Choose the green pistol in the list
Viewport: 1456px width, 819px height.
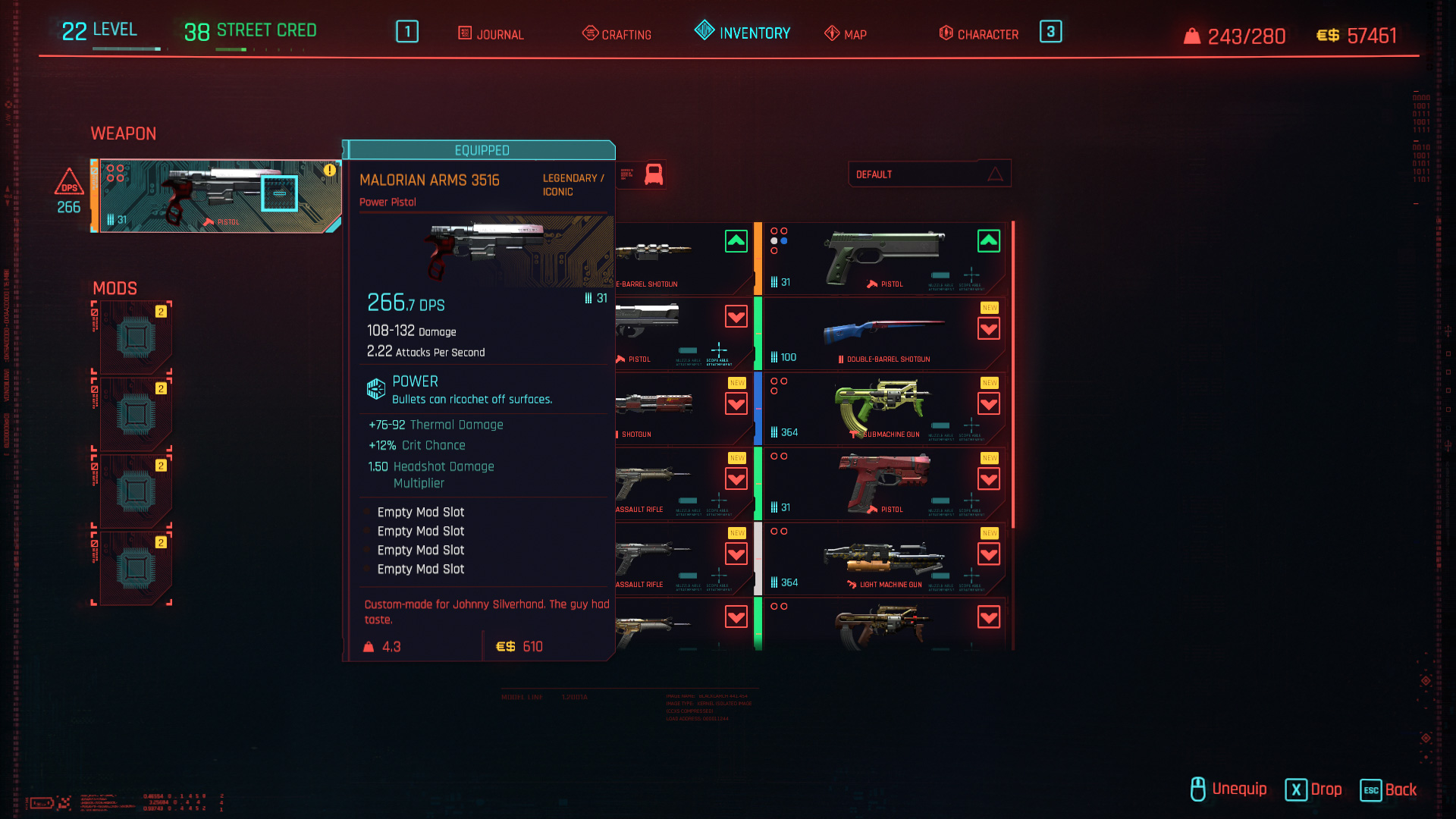884,259
